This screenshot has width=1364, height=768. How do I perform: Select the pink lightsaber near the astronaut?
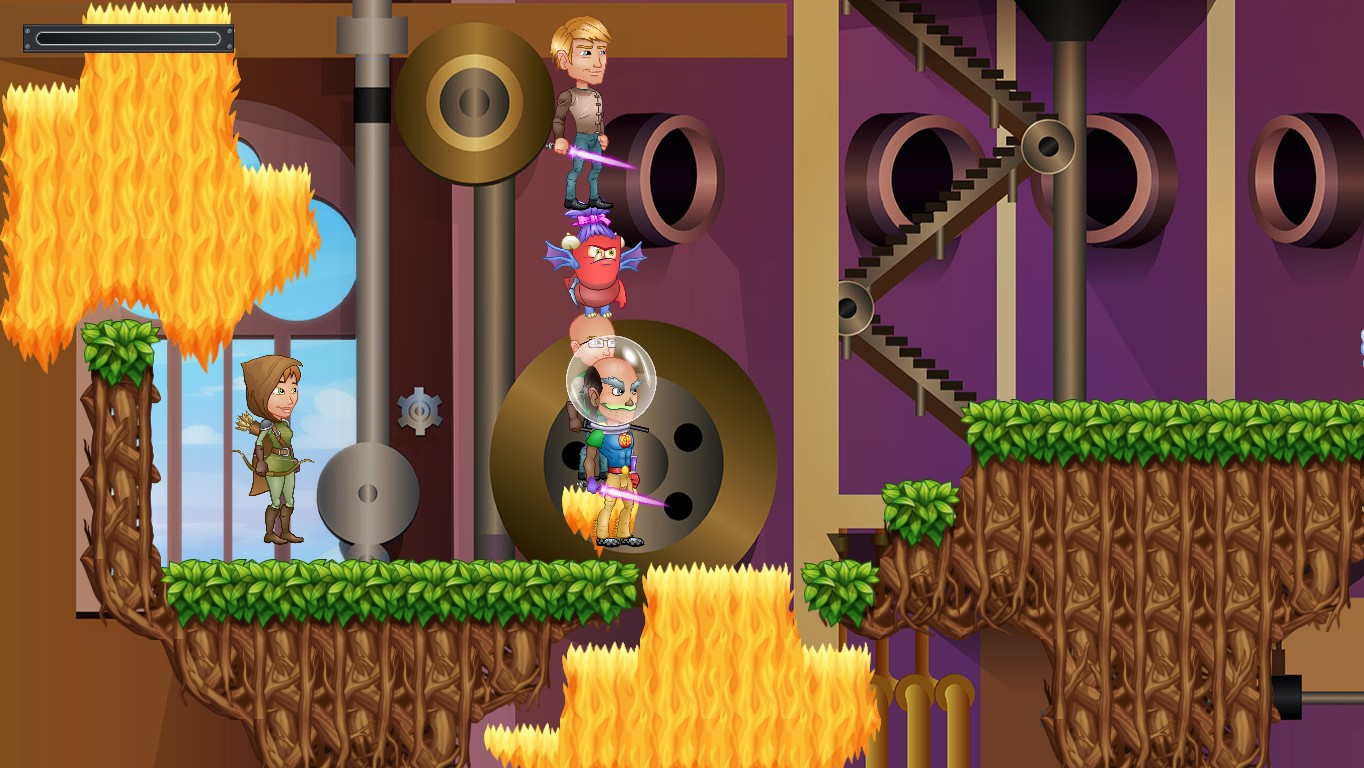pyautogui.click(x=620, y=499)
